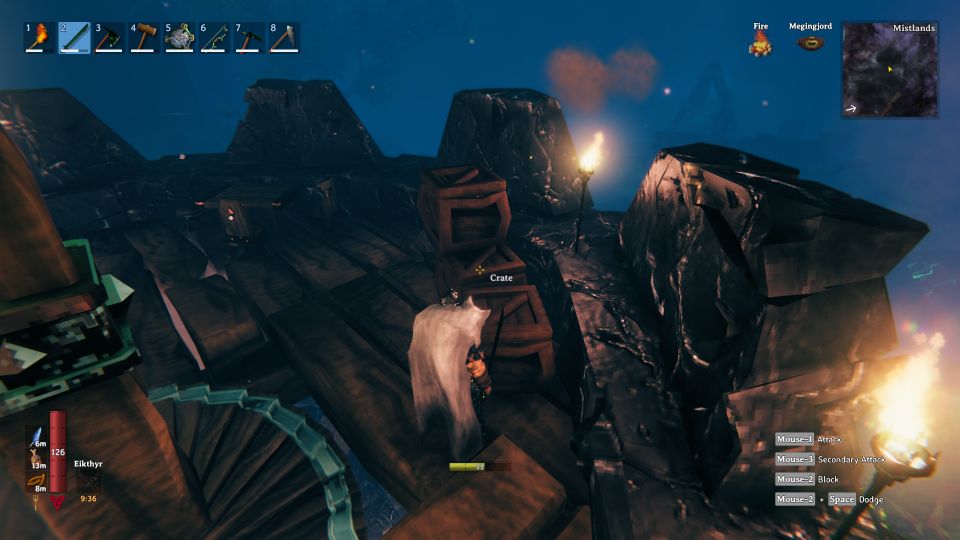Click the highlighted green sword slot
The height and width of the screenshot is (540, 960).
click(75, 38)
